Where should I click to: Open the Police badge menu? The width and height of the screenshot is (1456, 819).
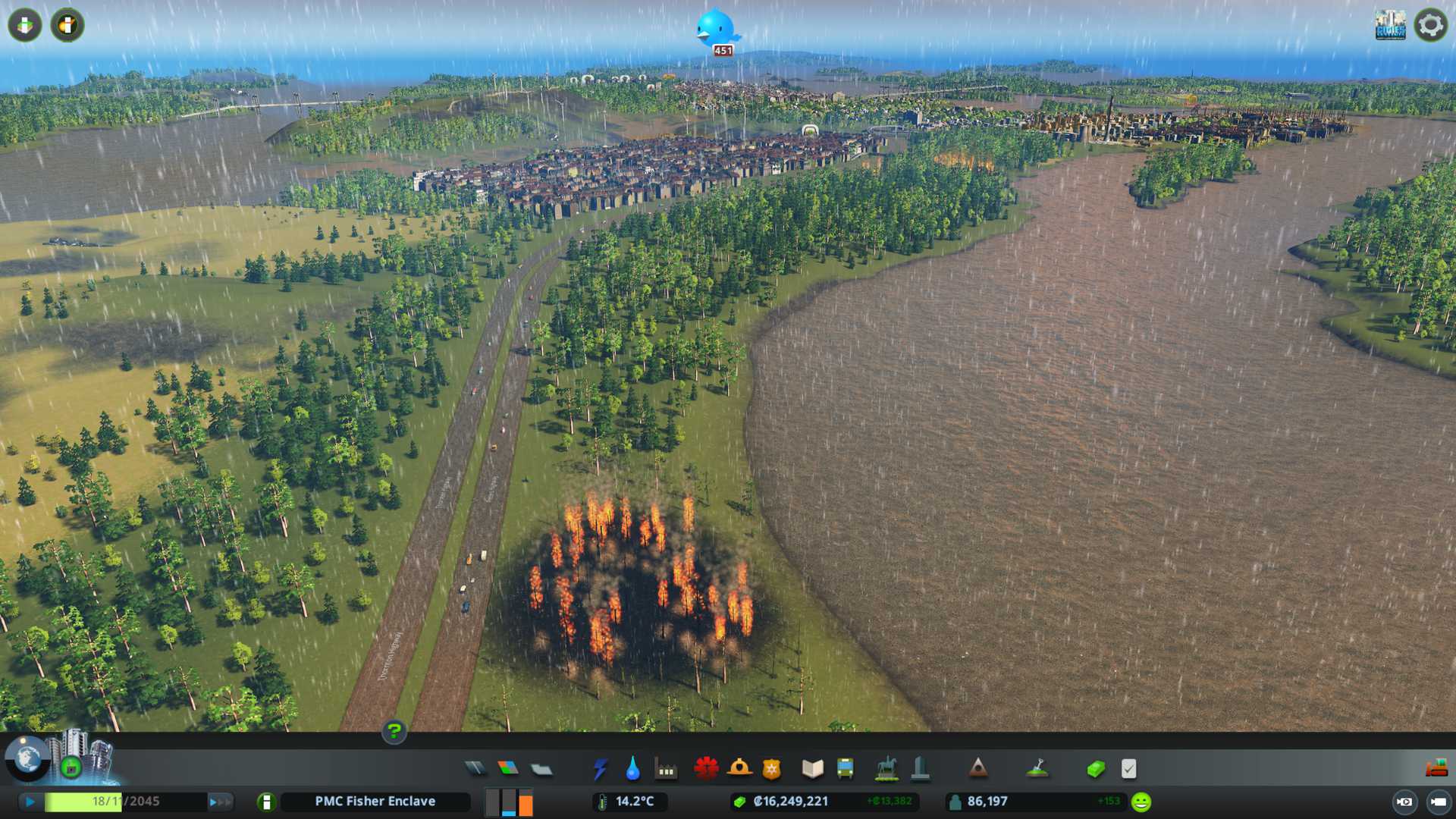pyautogui.click(x=771, y=769)
